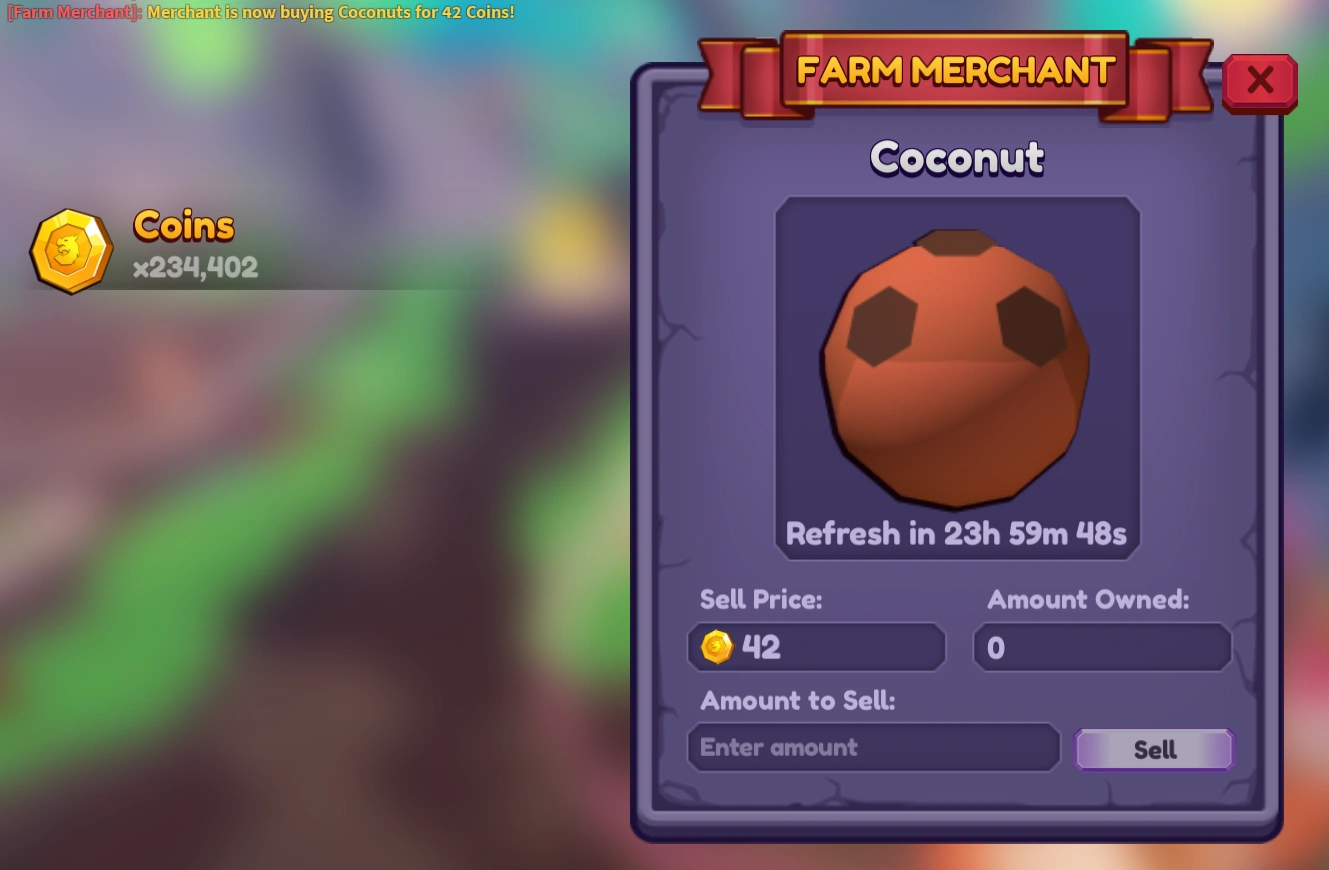The image size is (1329, 870).
Task: Click the Enter amount input box
Action: click(873, 747)
